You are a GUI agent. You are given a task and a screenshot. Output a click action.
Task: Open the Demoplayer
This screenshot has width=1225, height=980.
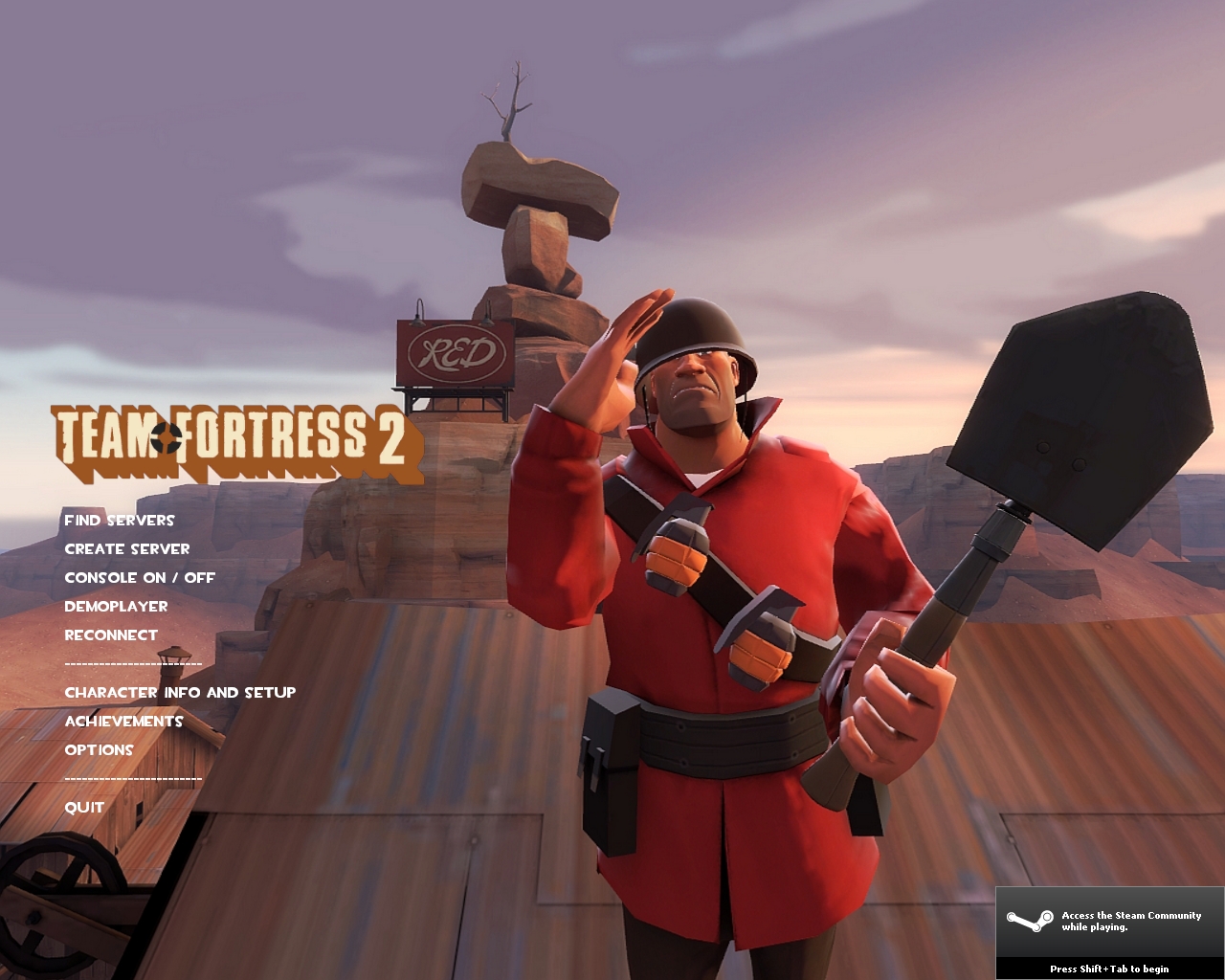pyautogui.click(x=116, y=607)
